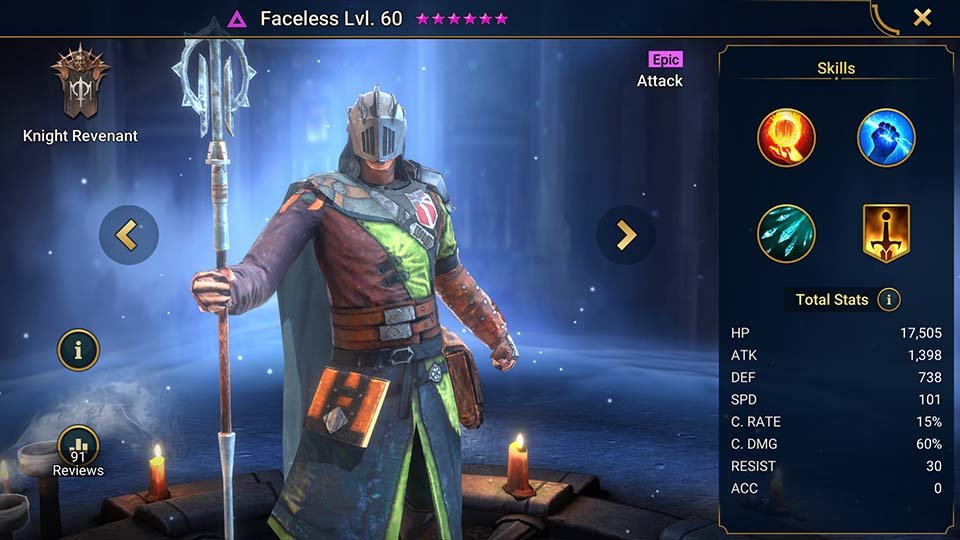Image resolution: width=960 pixels, height=540 pixels.
Task: Go to the next champion with right arrow
Action: coord(626,235)
